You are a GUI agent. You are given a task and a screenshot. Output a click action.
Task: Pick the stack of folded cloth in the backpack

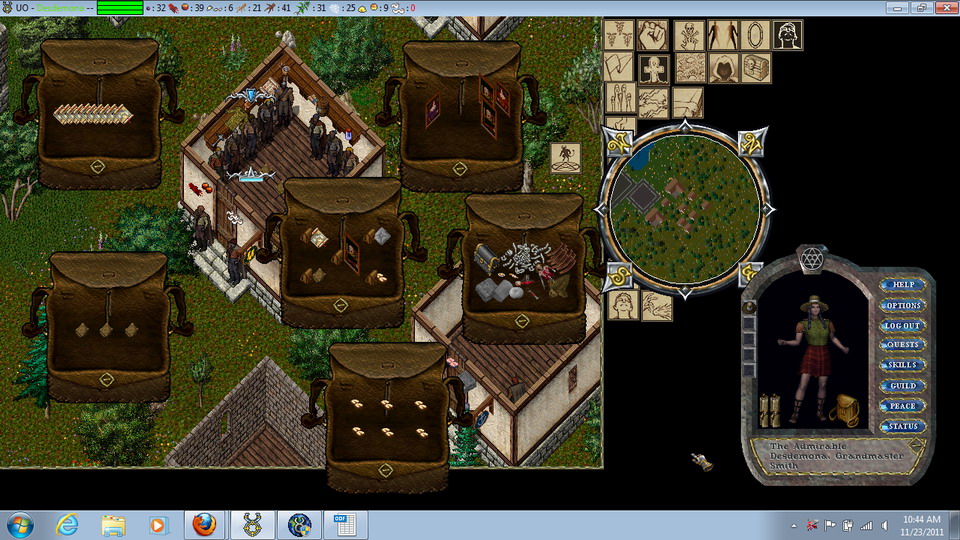point(93,114)
